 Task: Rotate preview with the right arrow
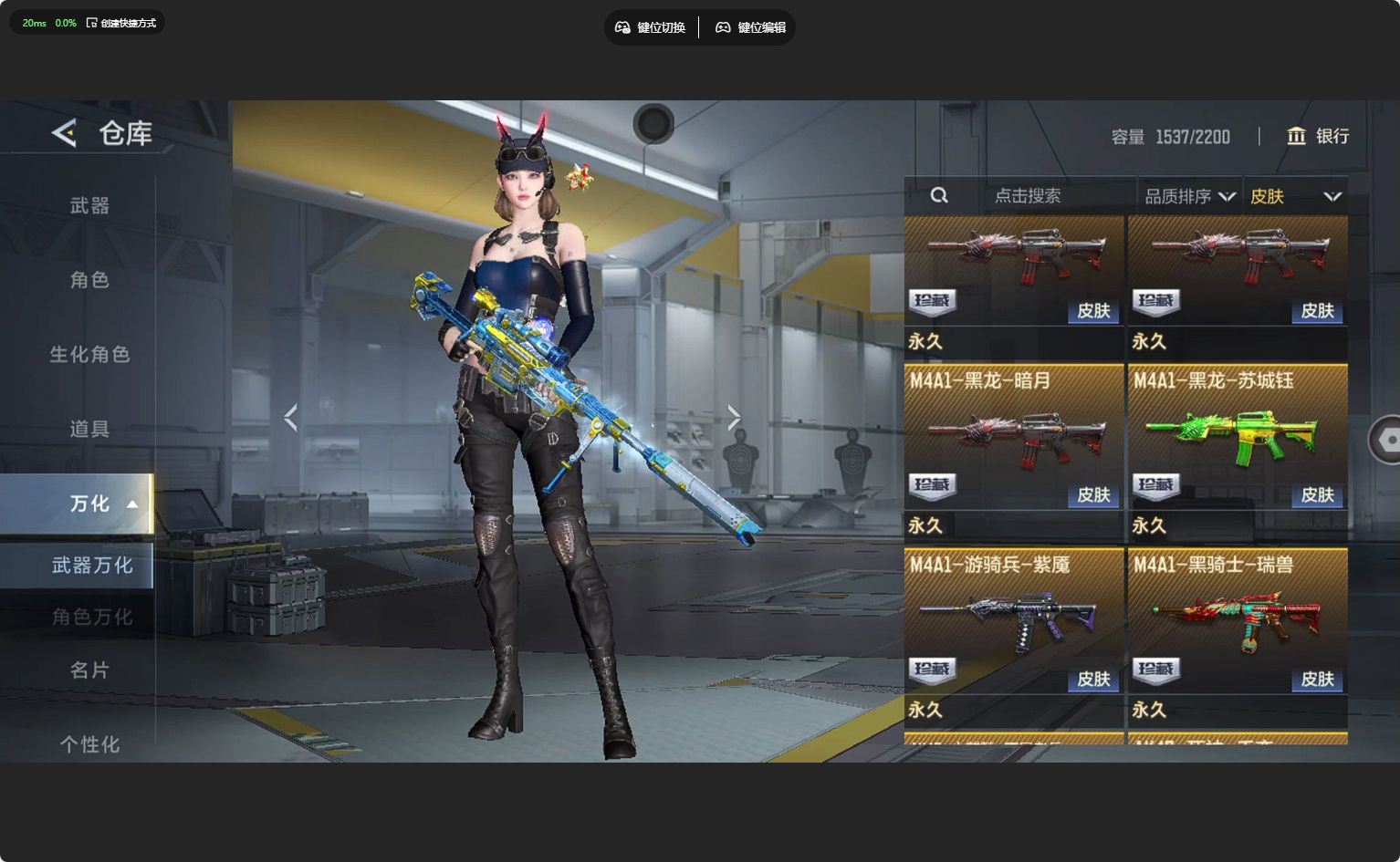pyautogui.click(x=734, y=418)
